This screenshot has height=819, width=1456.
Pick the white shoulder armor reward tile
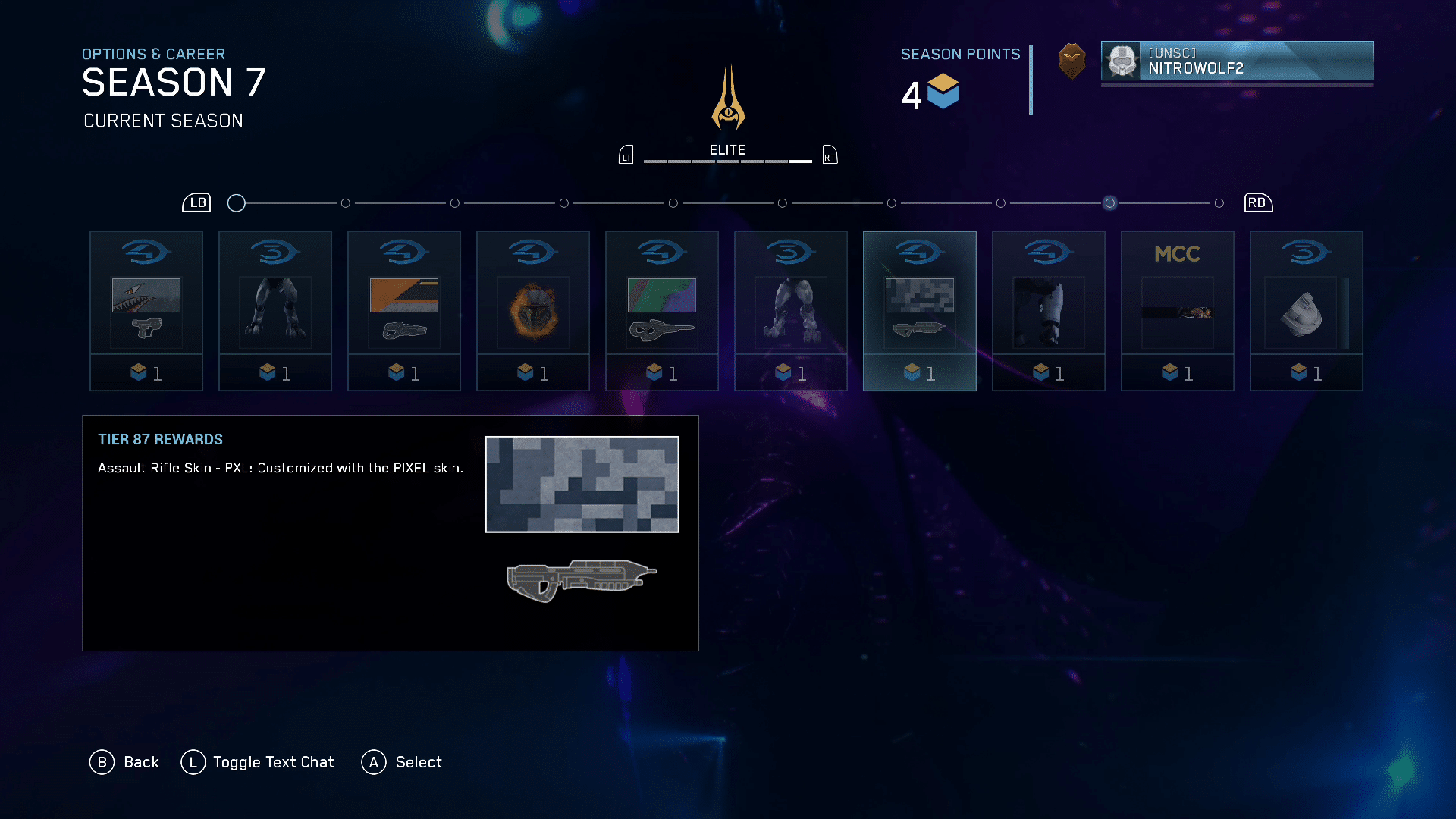(1307, 310)
